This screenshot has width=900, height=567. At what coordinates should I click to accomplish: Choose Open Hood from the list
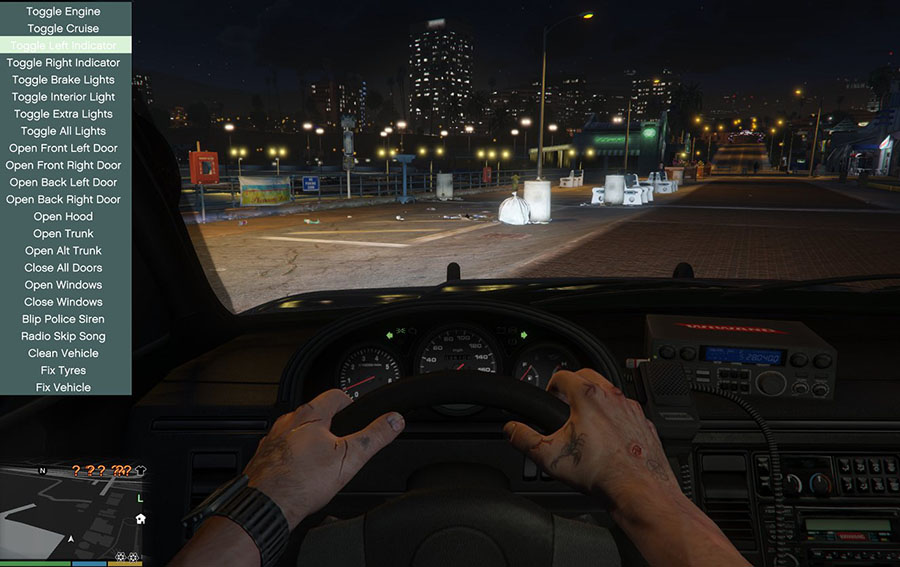(63, 216)
